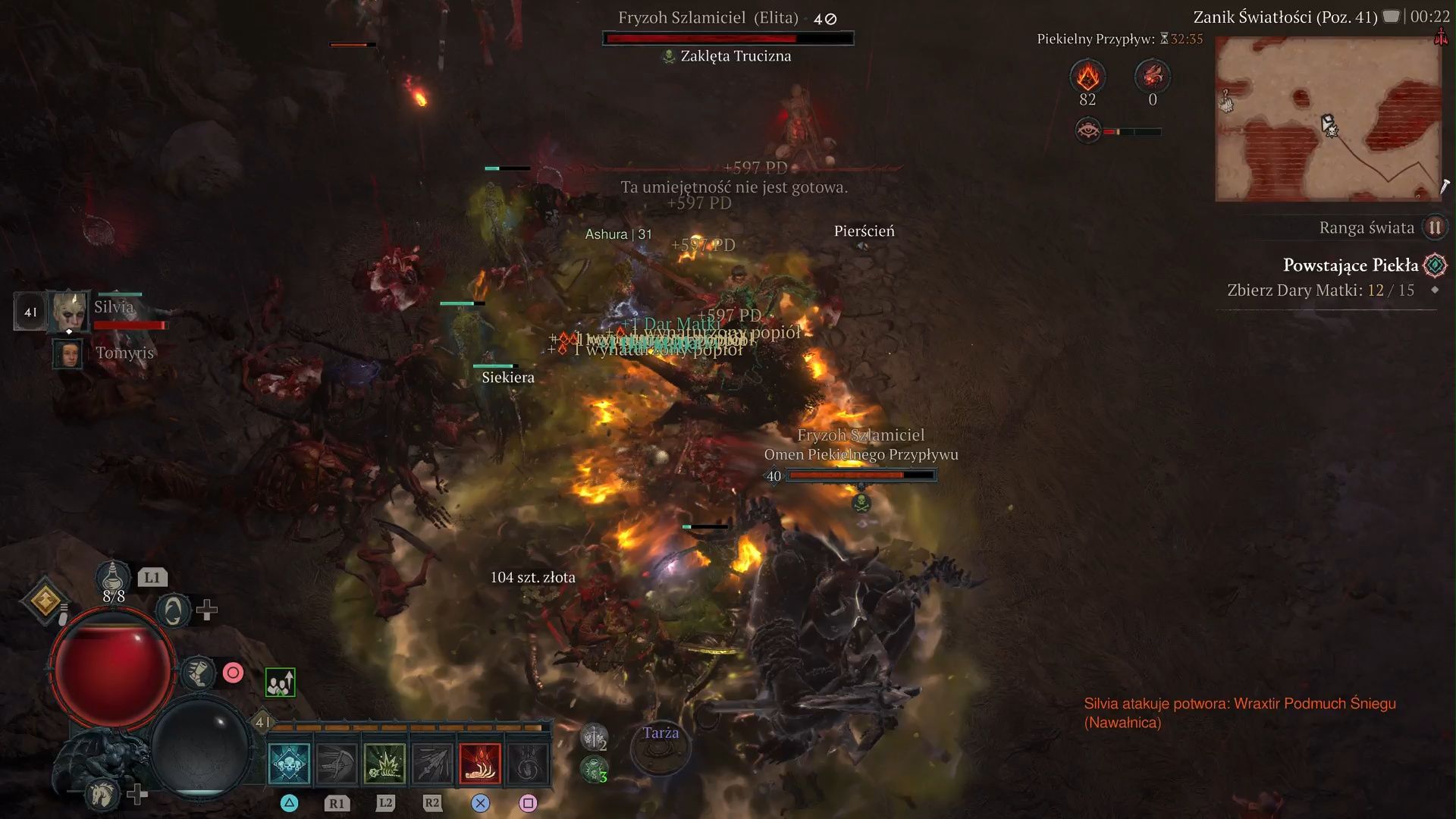Click the red demon heart counter icon

pos(1152,77)
